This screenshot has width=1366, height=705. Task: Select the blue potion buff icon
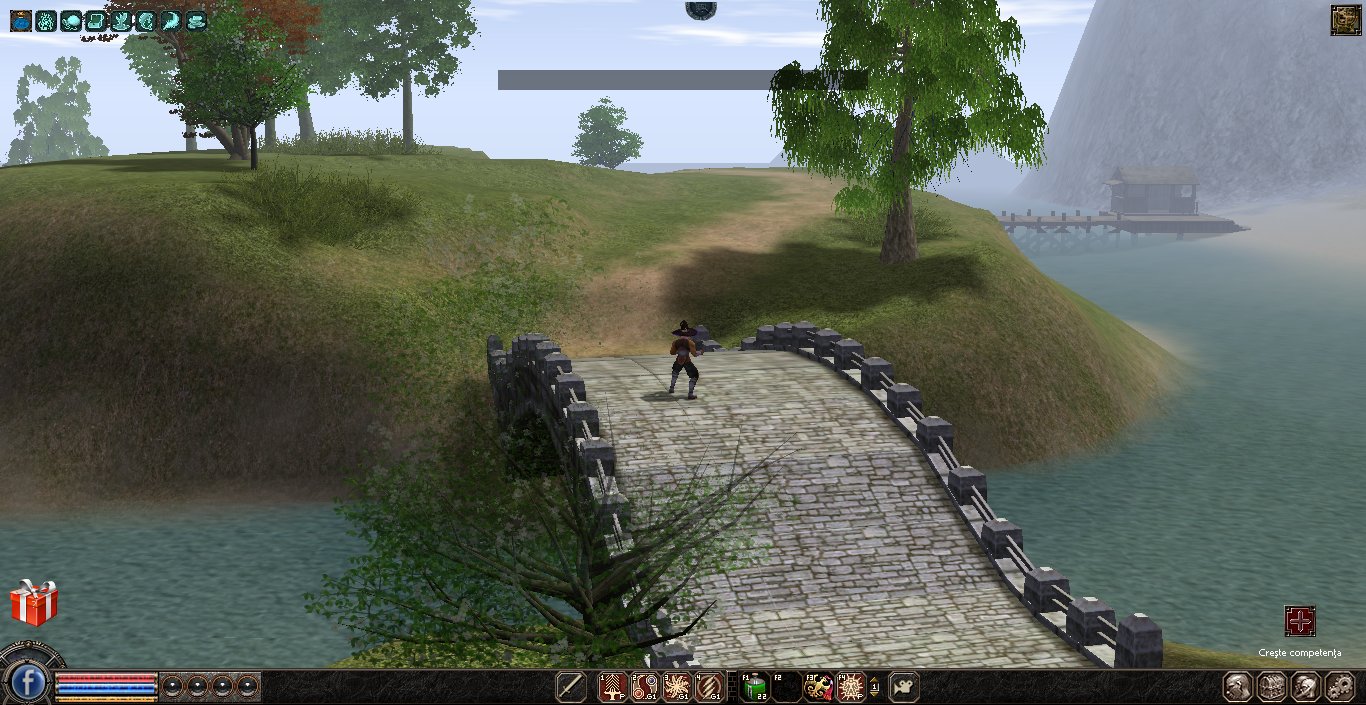(21, 20)
